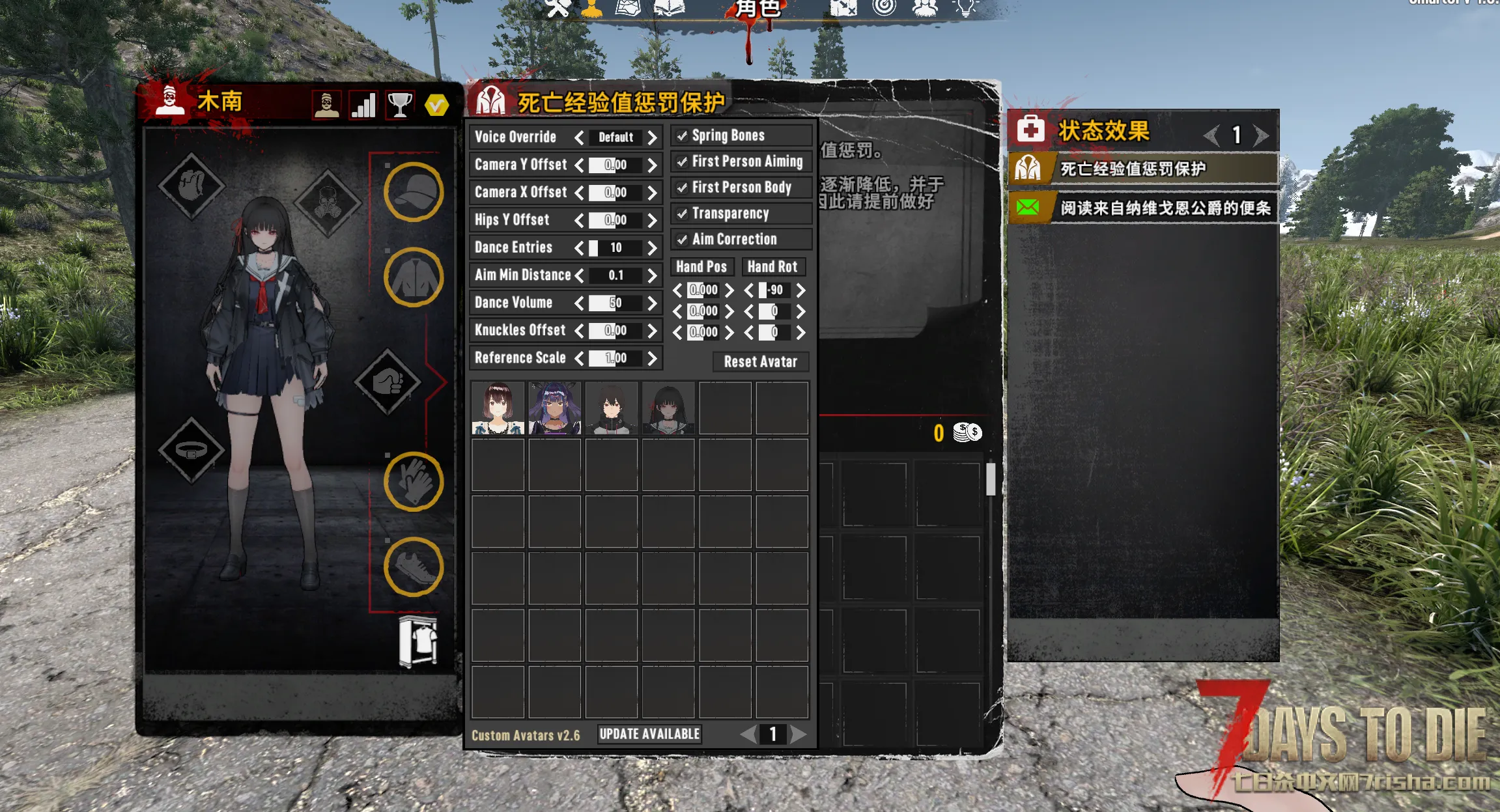Open the wardrobe cosmetics icon
This screenshot has height=812, width=1500.
418,642
